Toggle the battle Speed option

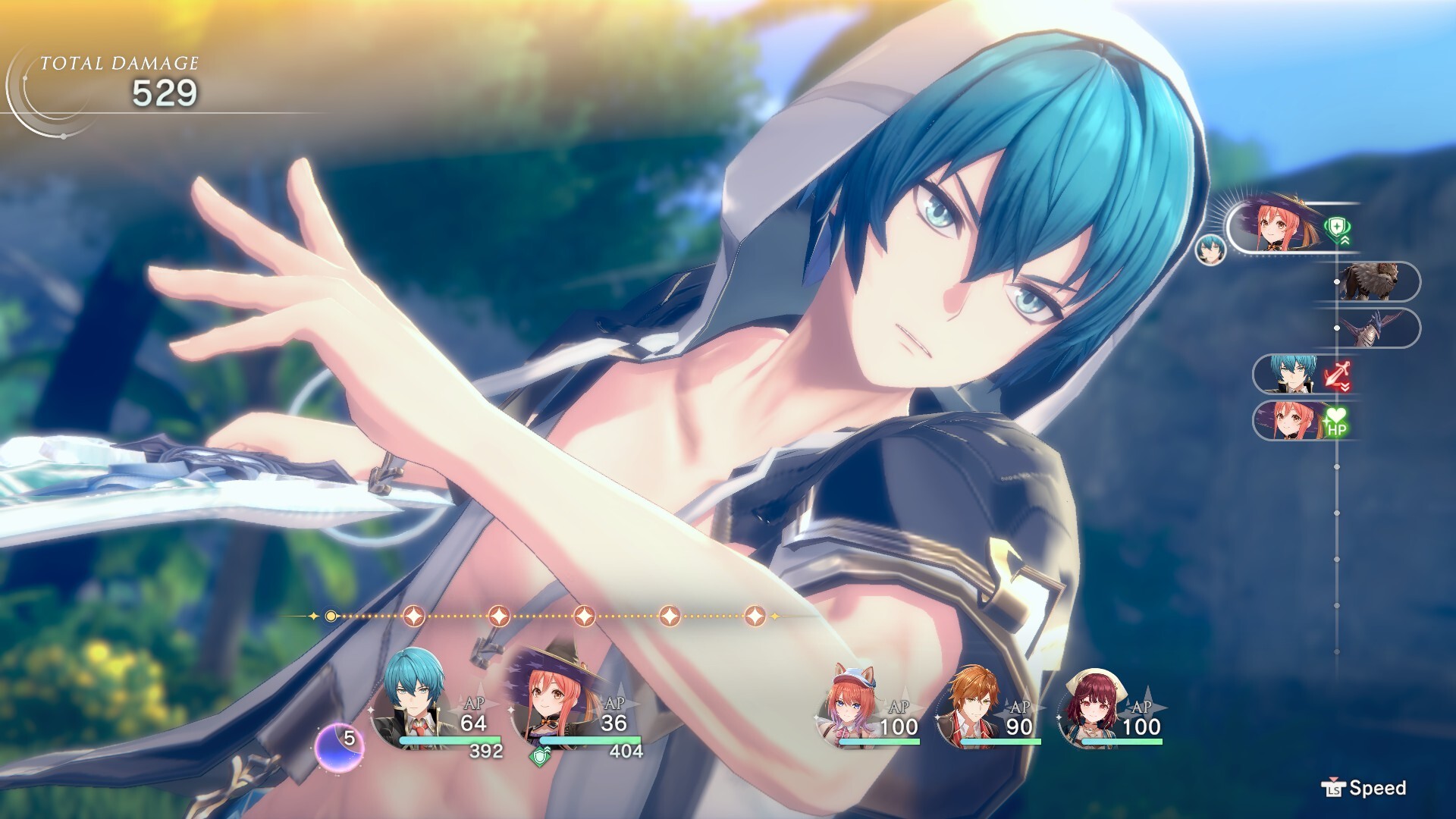[x=1365, y=789]
